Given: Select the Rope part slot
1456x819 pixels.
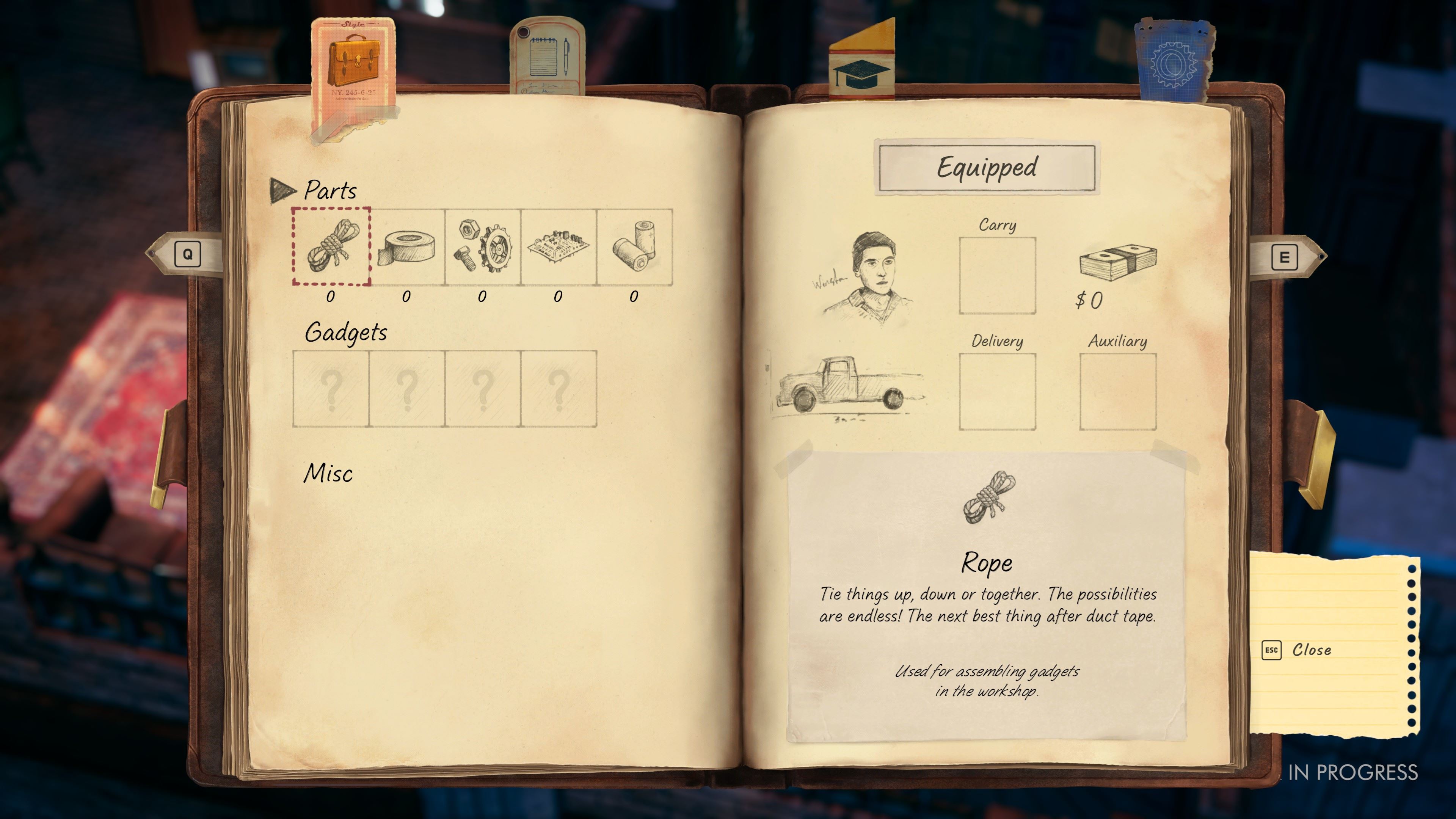Looking at the screenshot, I should 331,247.
